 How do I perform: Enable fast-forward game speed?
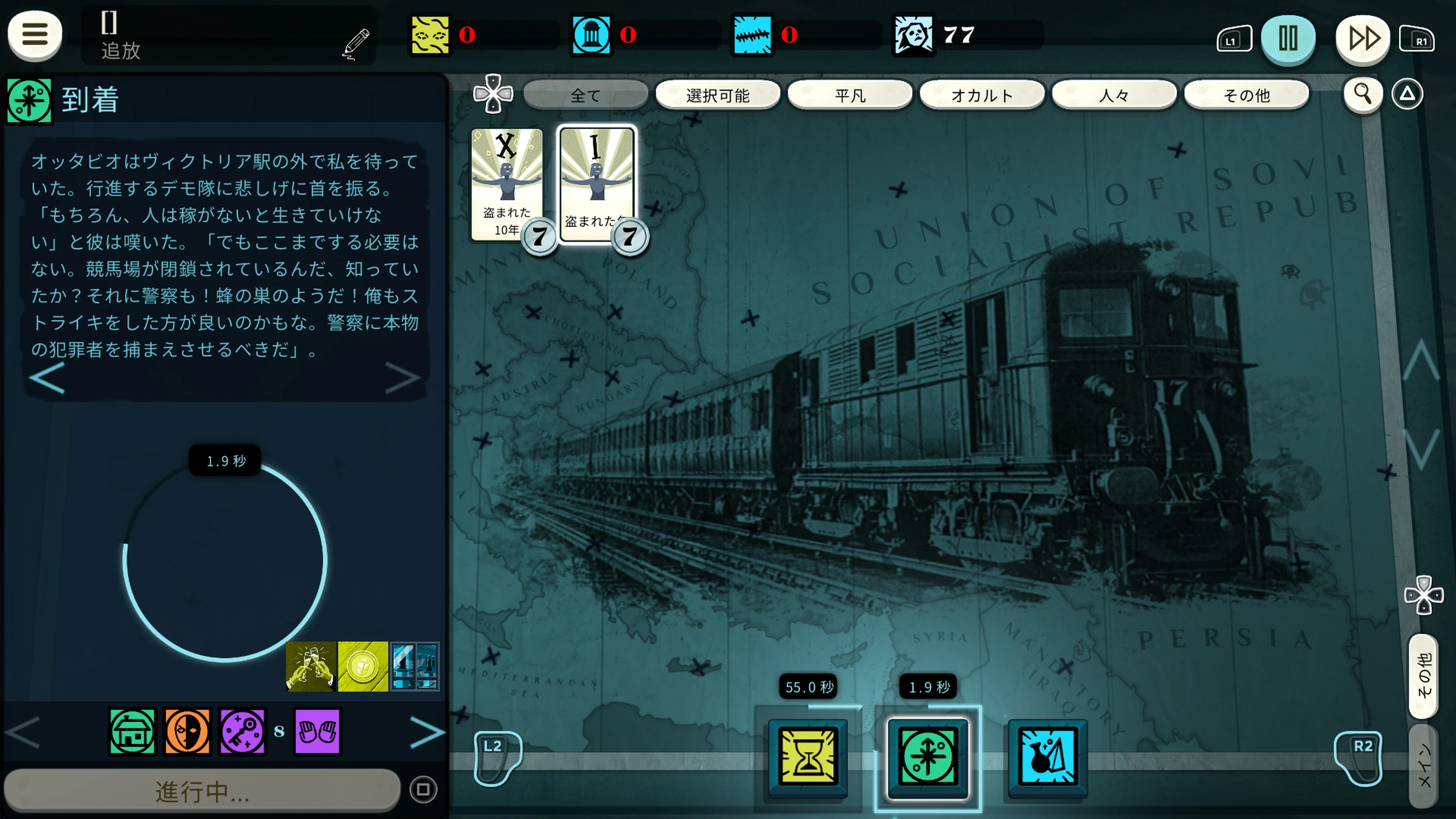click(x=1363, y=38)
